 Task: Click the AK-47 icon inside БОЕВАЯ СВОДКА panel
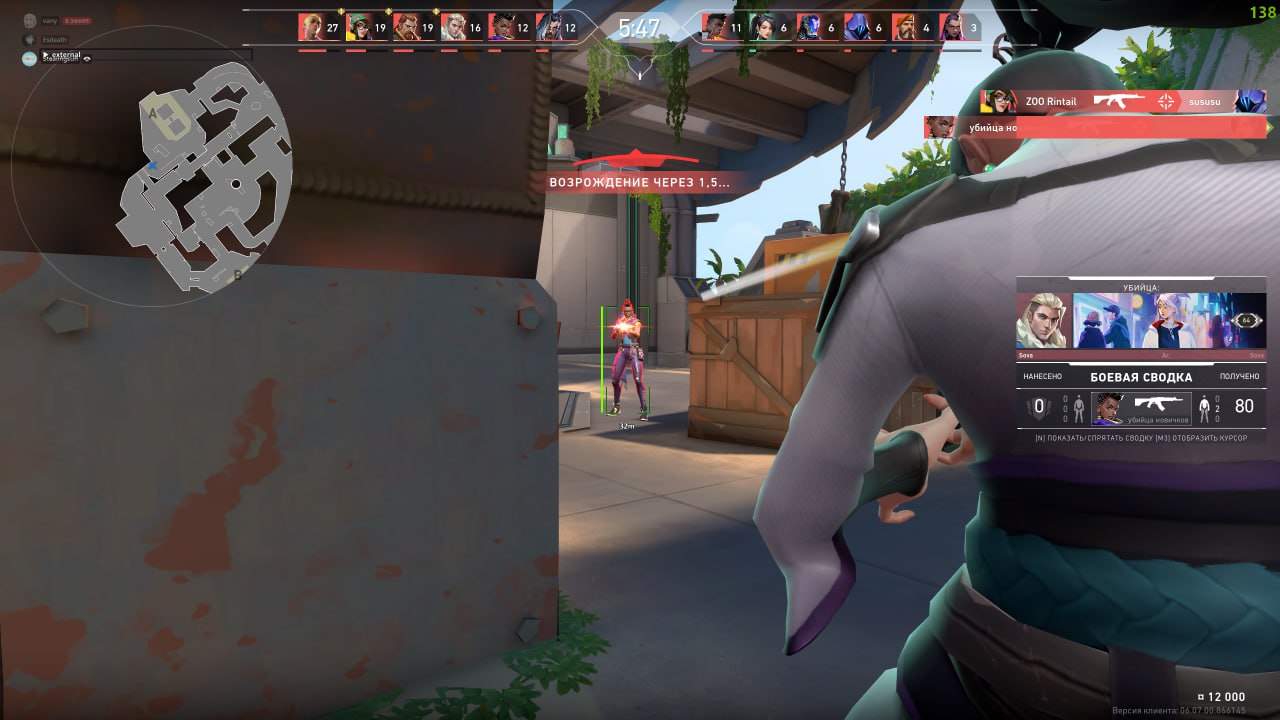[1156, 404]
